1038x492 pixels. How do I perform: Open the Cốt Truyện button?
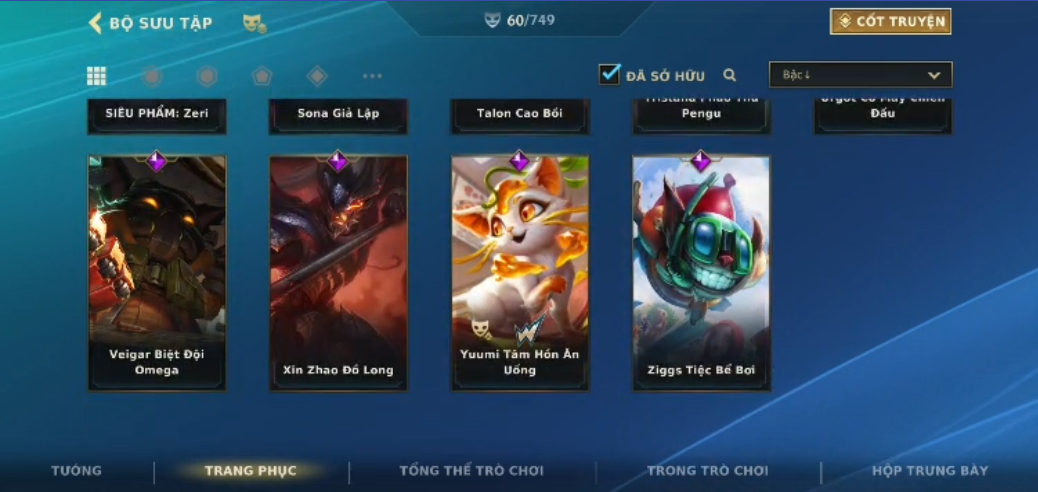(890, 21)
